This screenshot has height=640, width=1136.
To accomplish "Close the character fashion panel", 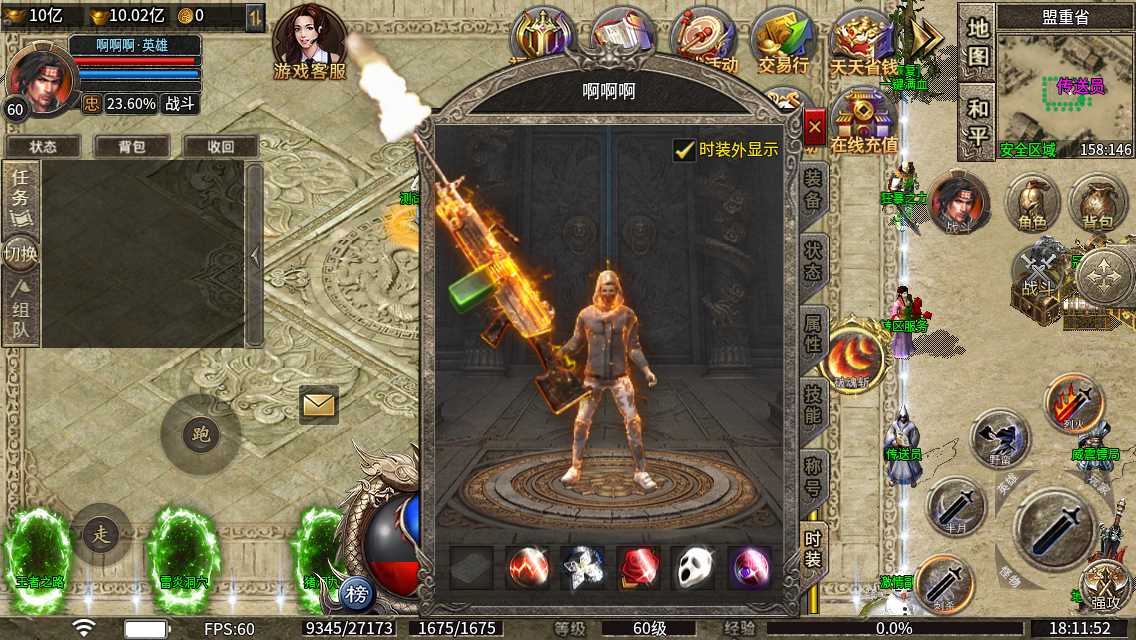I will point(815,127).
